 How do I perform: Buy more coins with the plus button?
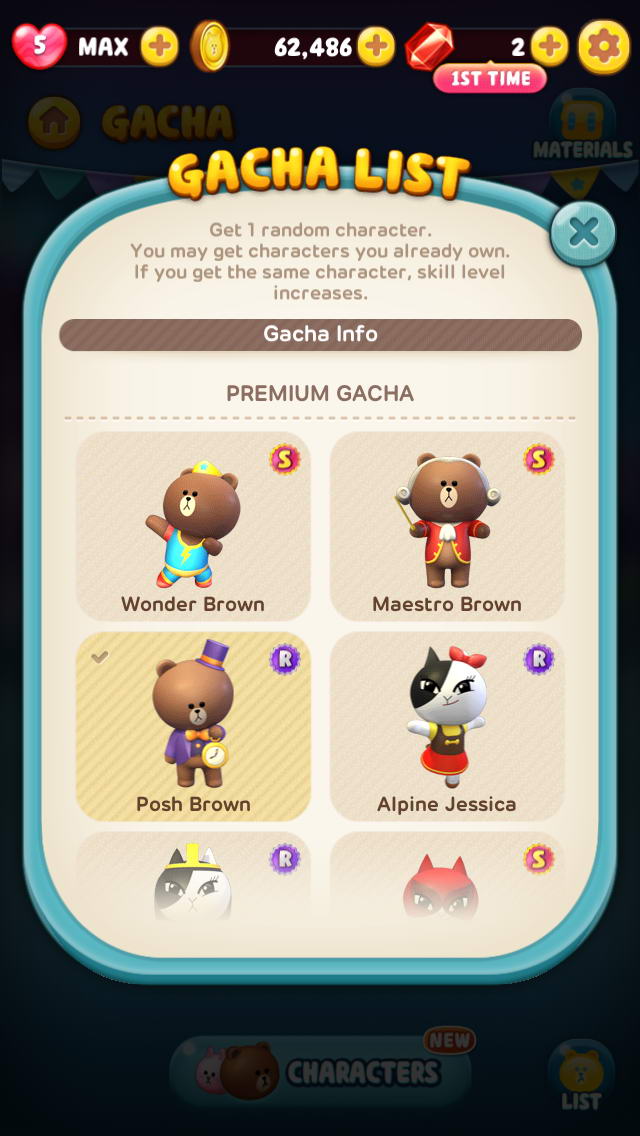point(376,45)
